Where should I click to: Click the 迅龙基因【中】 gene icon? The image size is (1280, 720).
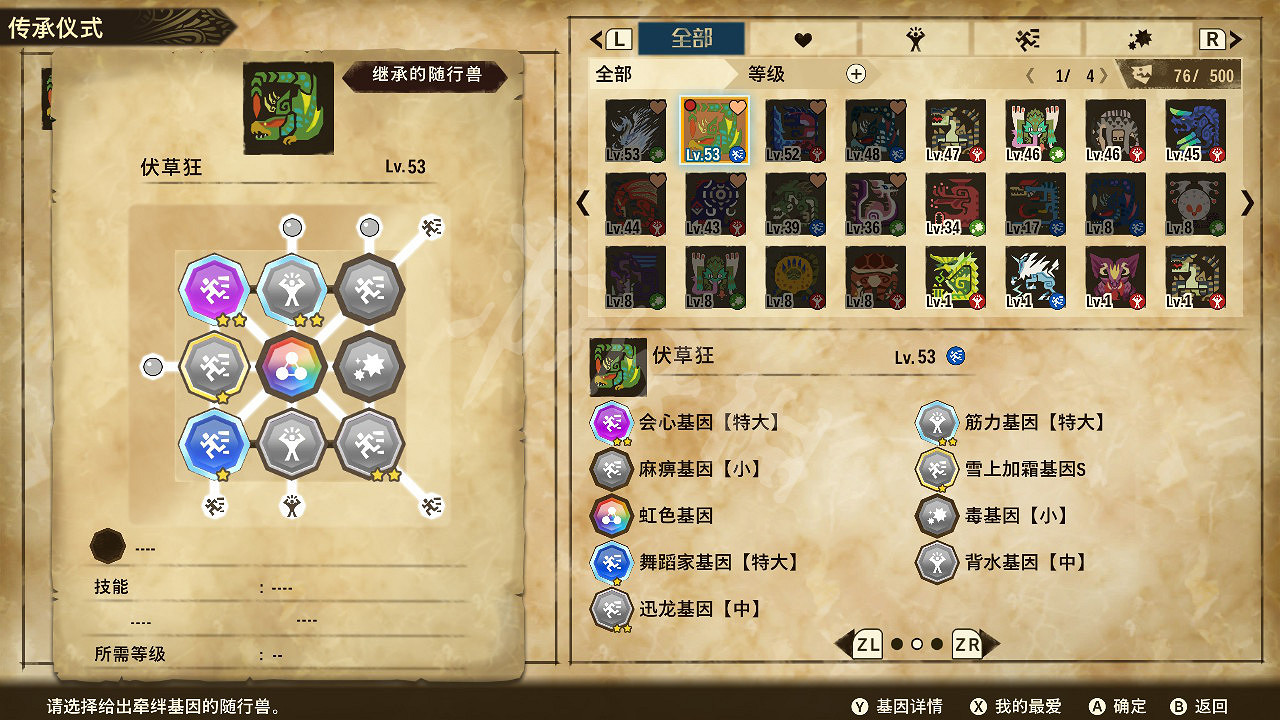[612, 608]
